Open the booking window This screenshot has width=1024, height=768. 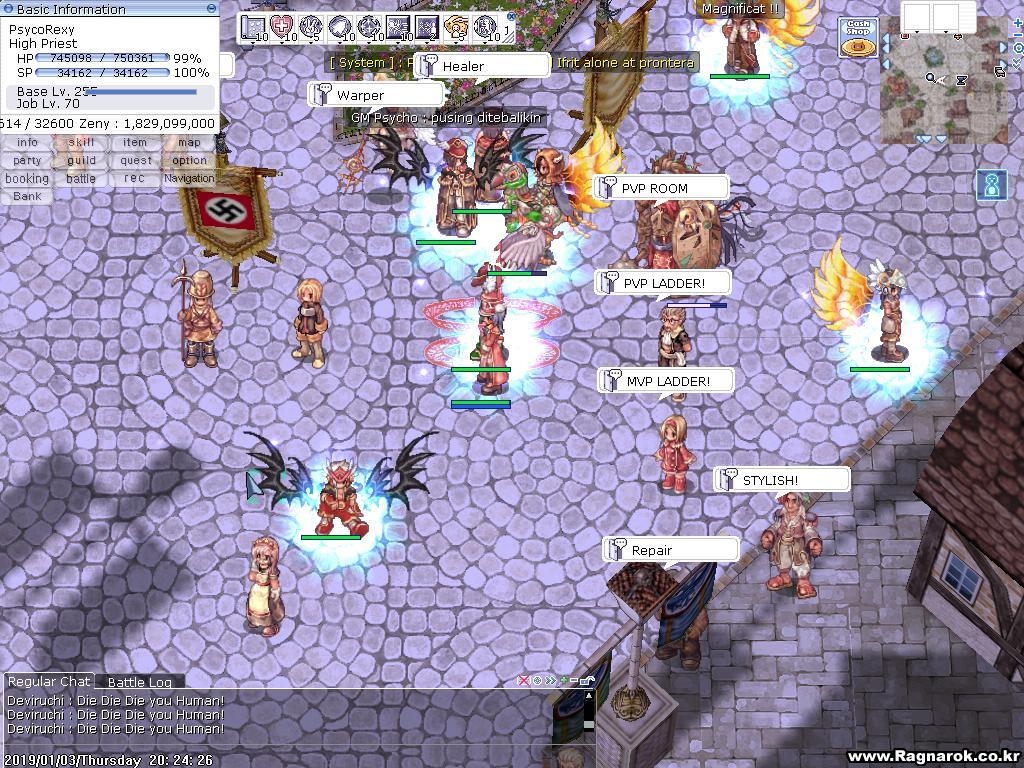(x=27, y=178)
